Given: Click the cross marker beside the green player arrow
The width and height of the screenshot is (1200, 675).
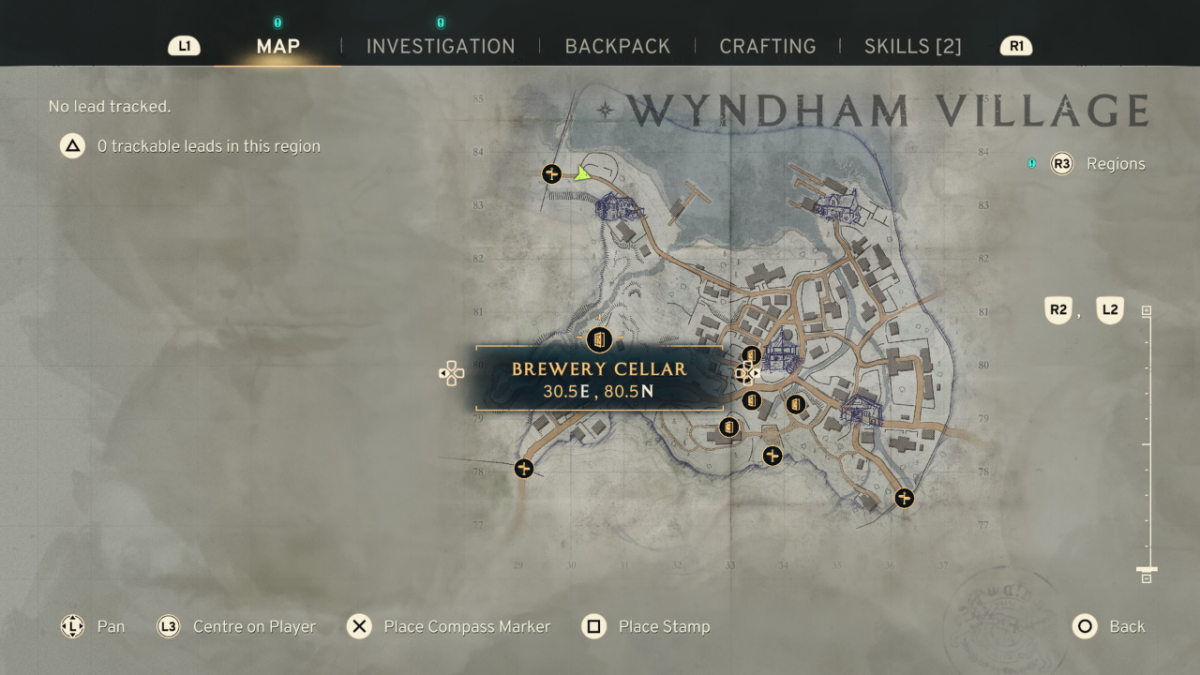Looking at the screenshot, I should 551,174.
